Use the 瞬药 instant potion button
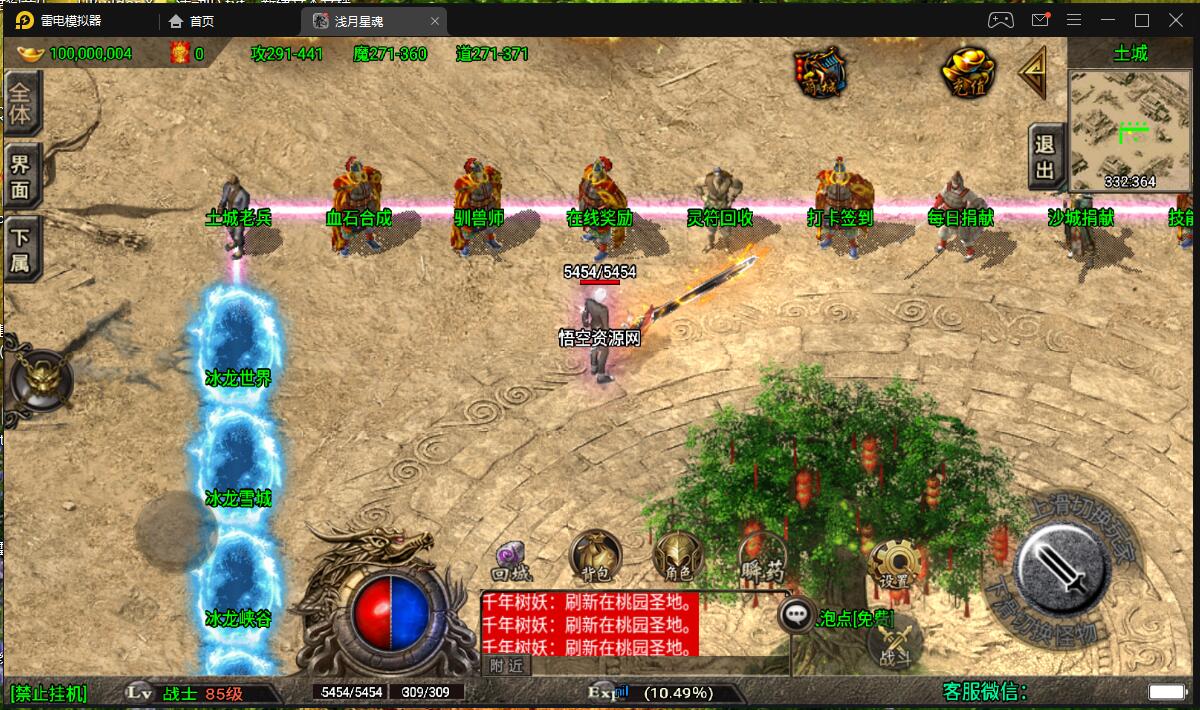This screenshot has height=710, width=1200. pyautogui.click(x=763, y=557)
